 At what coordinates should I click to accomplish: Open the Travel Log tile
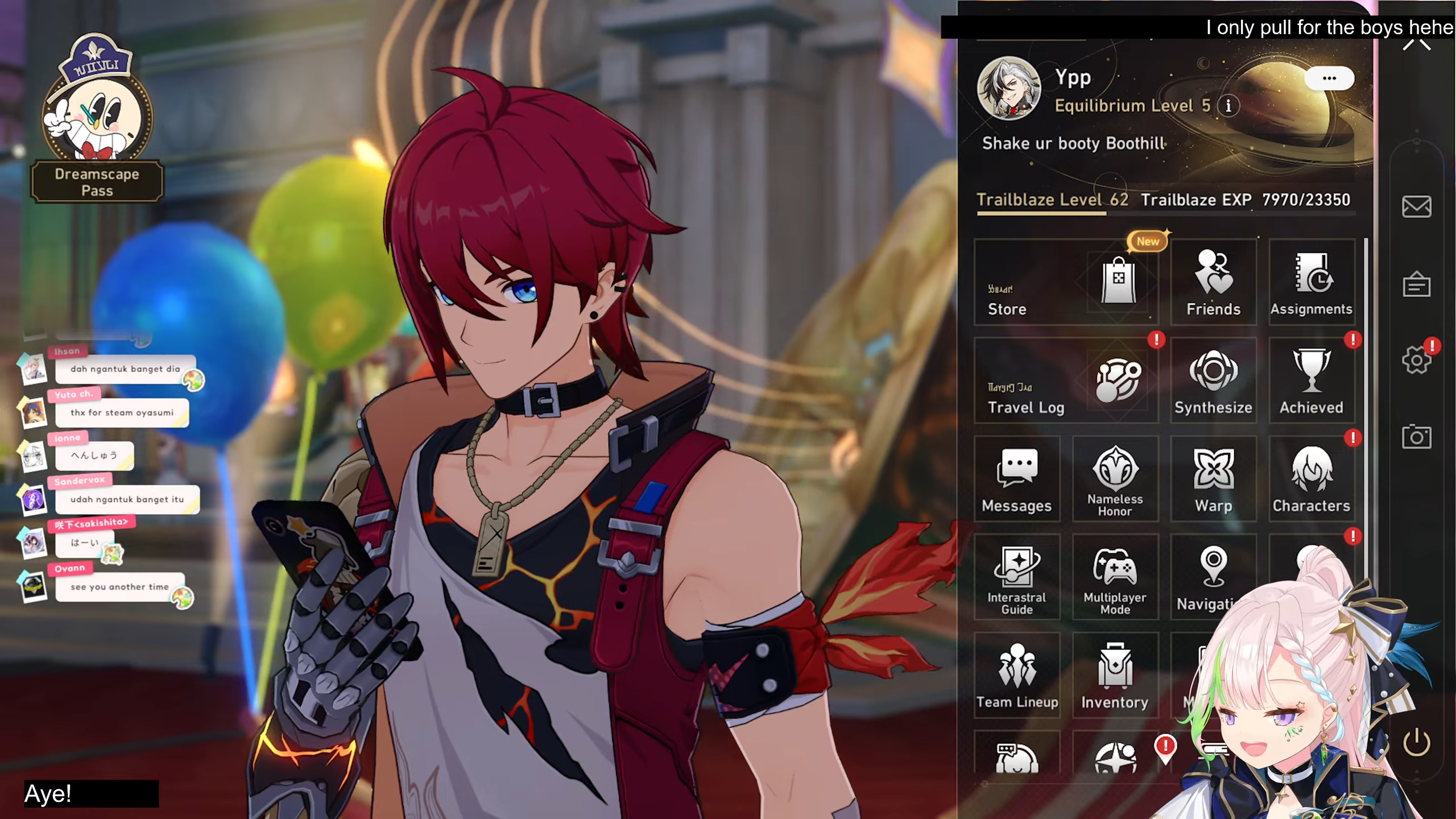pyautogui.click(x=1066, y=380)
